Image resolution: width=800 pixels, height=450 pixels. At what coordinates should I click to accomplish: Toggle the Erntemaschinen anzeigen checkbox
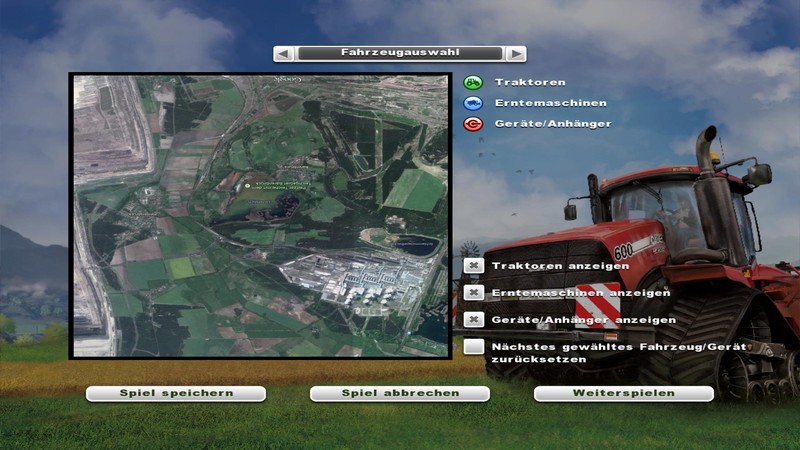(x=474, y=293)
